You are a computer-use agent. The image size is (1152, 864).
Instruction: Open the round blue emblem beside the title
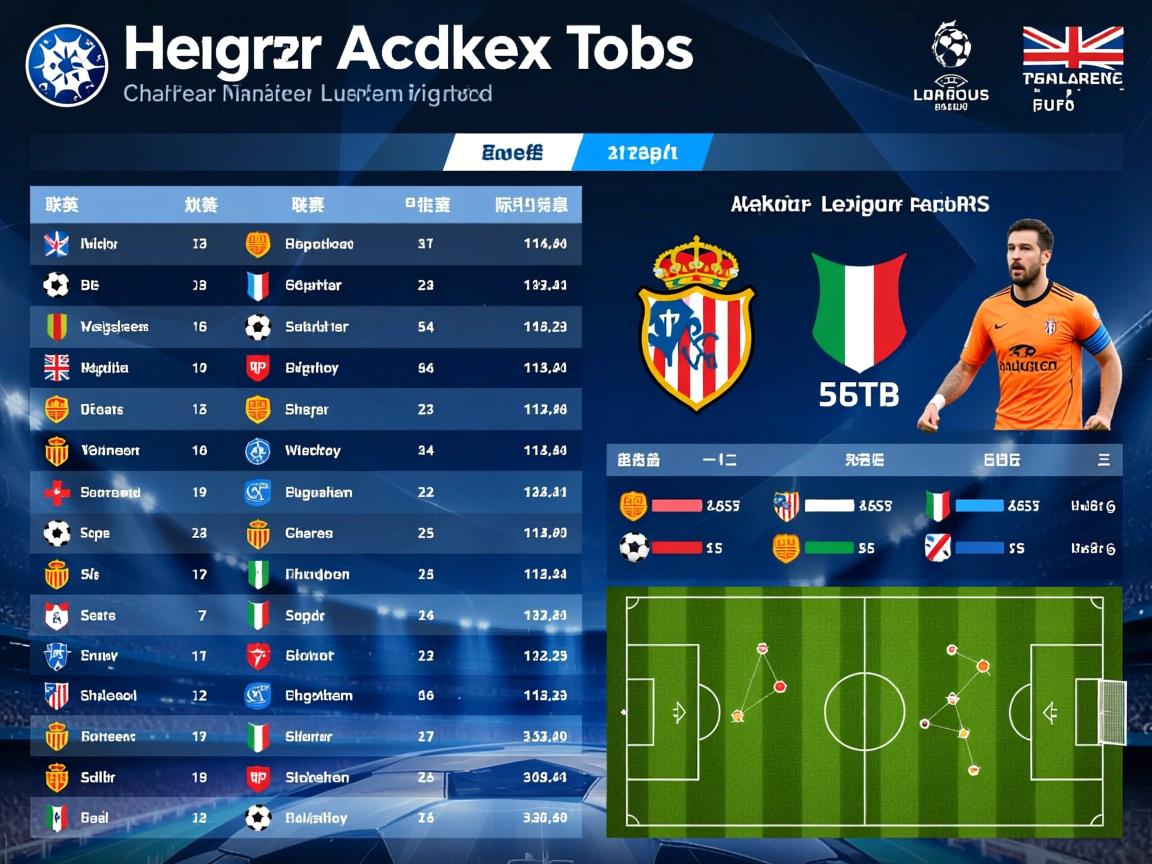click(x=66, y=65)
